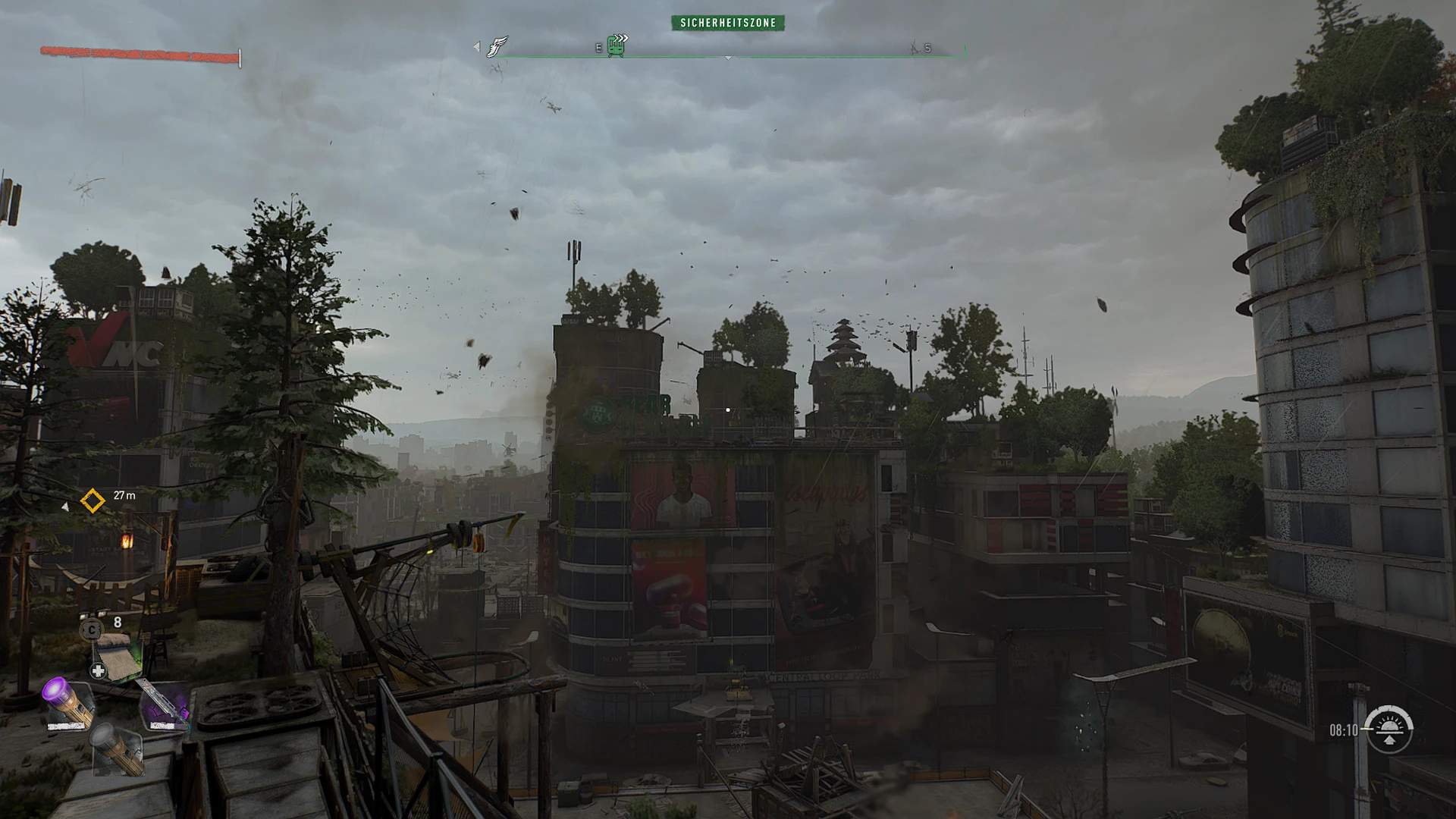The image size is (1456, 819).
Task: Toggle the Sicherheitszone banner
Action: coord(730,23)
